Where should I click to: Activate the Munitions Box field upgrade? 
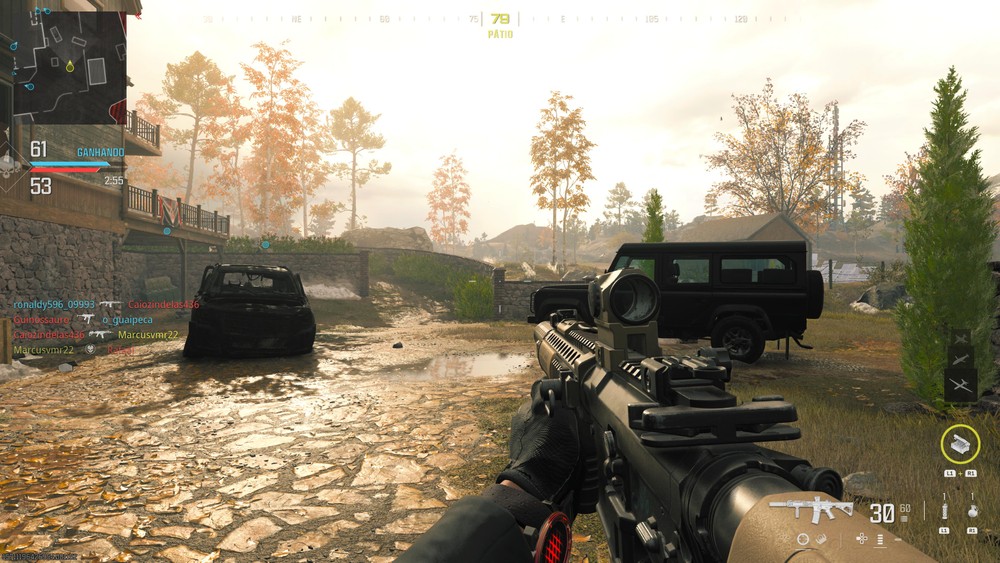[960, 444]
